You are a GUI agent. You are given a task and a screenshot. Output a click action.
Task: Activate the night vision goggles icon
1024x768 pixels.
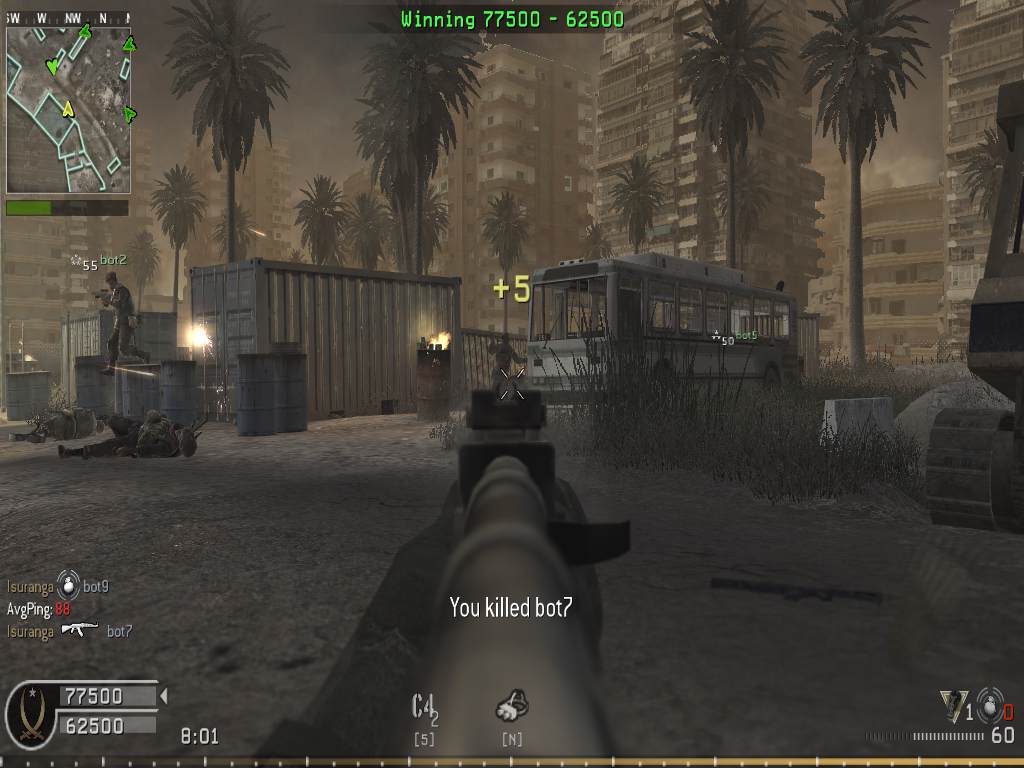click(x=512, y=708)
